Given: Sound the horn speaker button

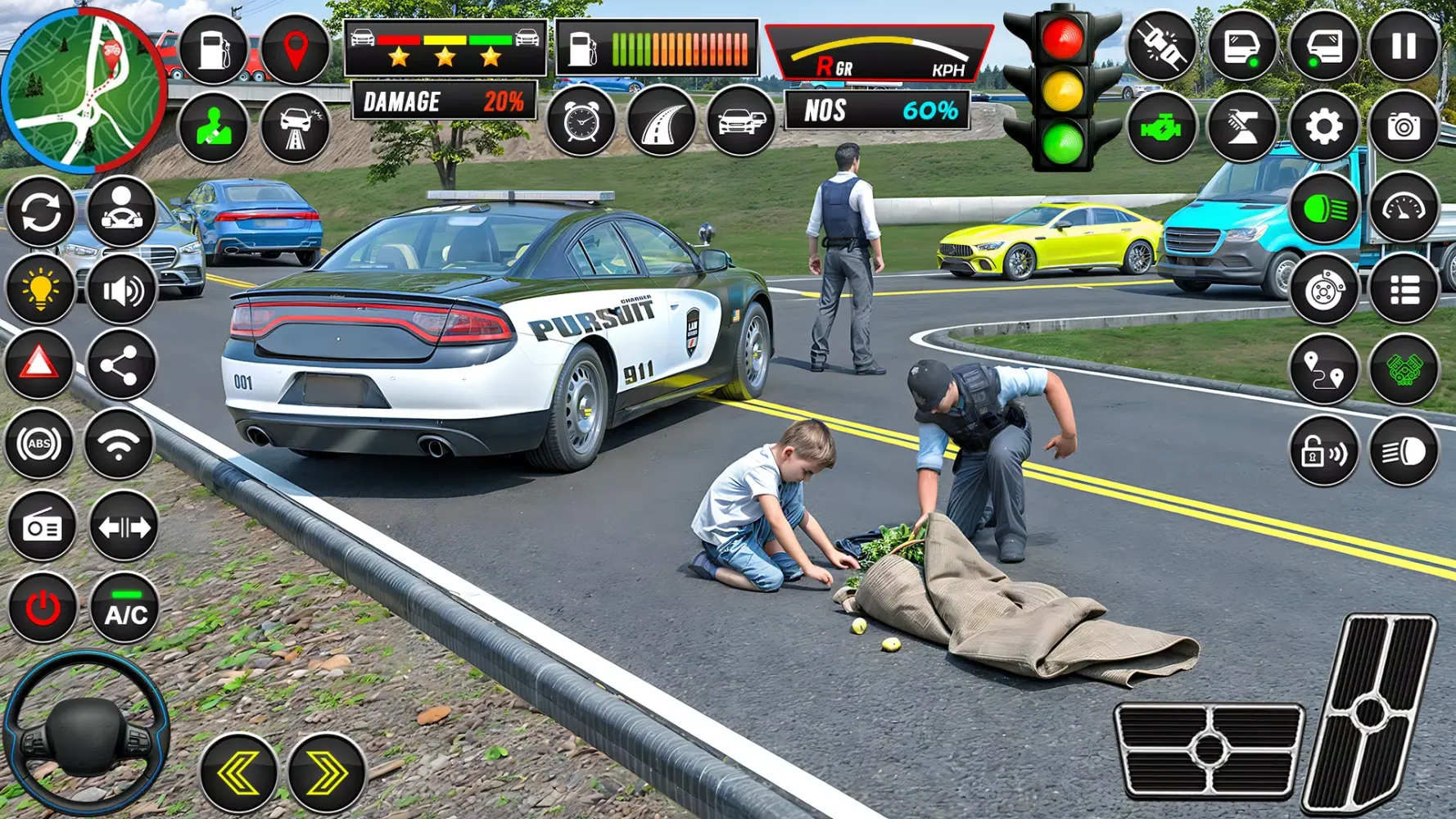Looking at the screenshot, I should 122,291.
